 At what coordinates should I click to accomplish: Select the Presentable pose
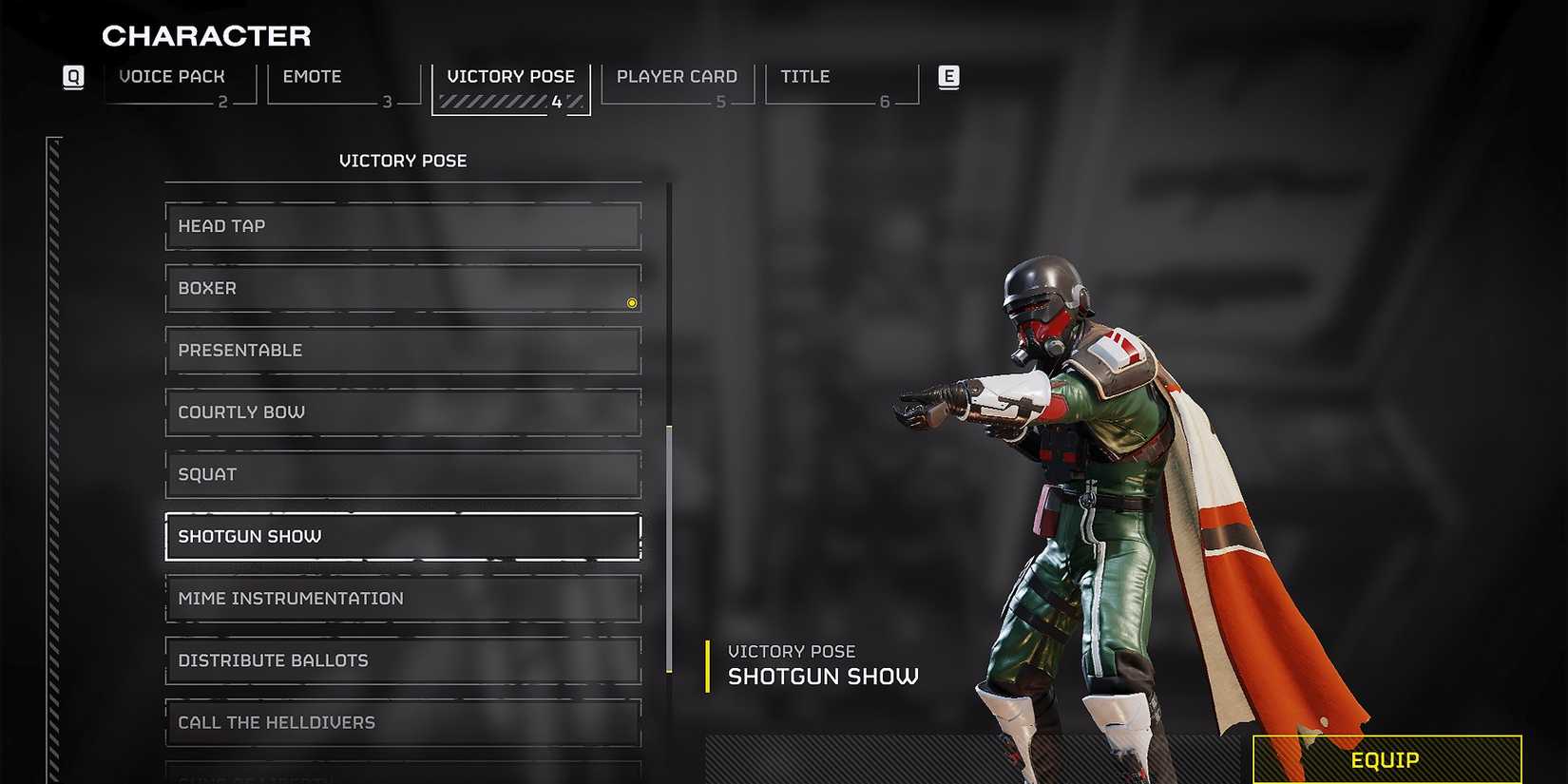pyautogui.click(x=402, y=350)
